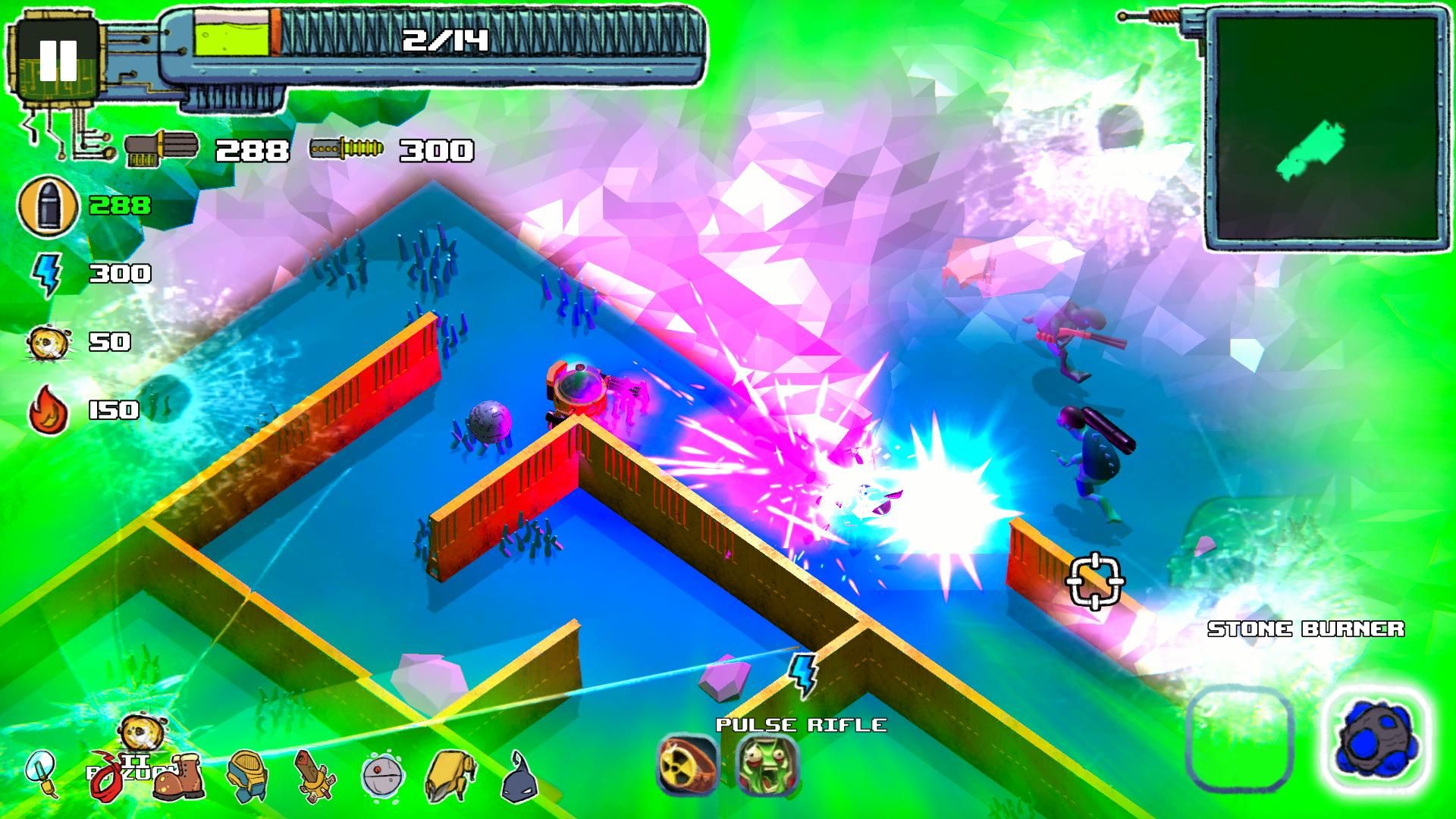Pick the wooden turret item

tap(314, 776)
